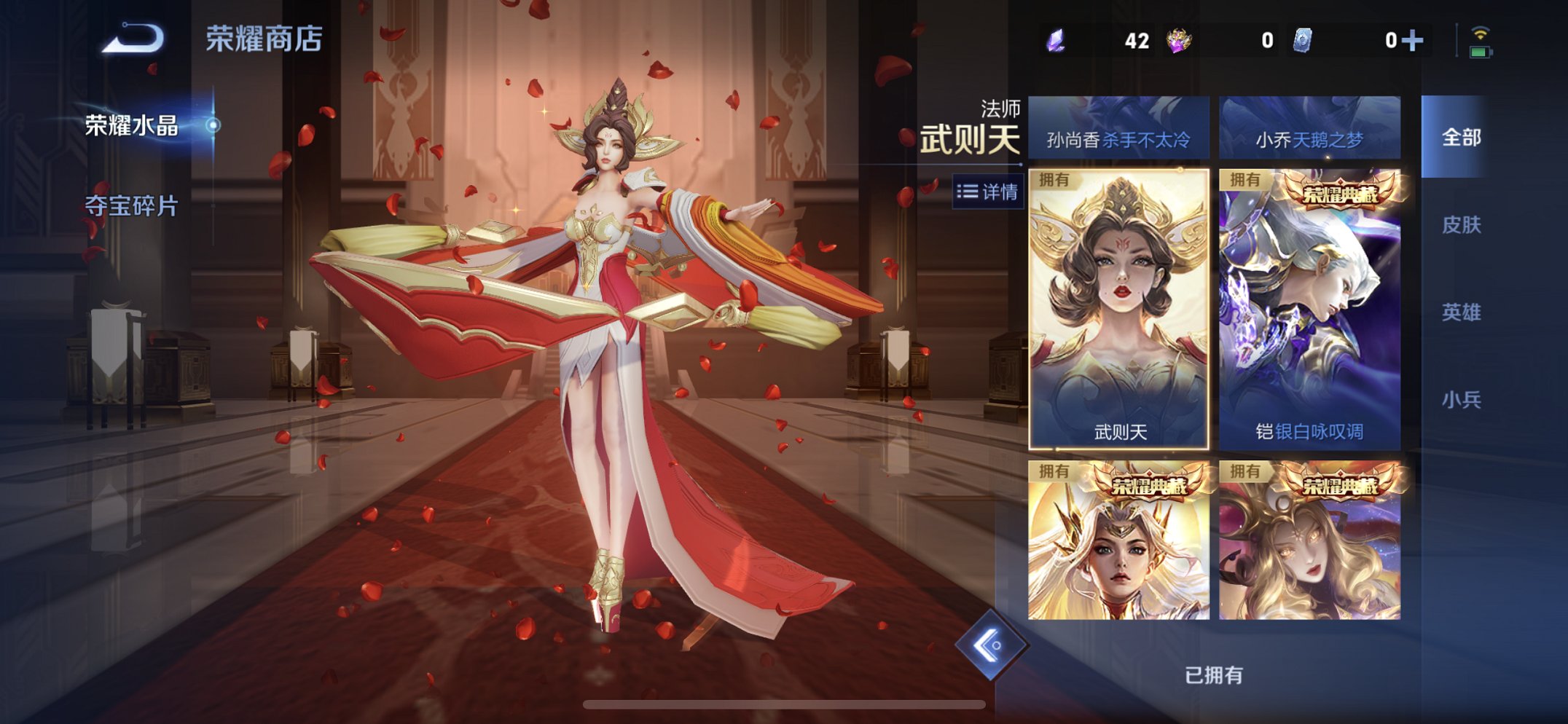Switch to the 英雄 tab
Screen dimensions: 1568x724
tap(1462, 311)
